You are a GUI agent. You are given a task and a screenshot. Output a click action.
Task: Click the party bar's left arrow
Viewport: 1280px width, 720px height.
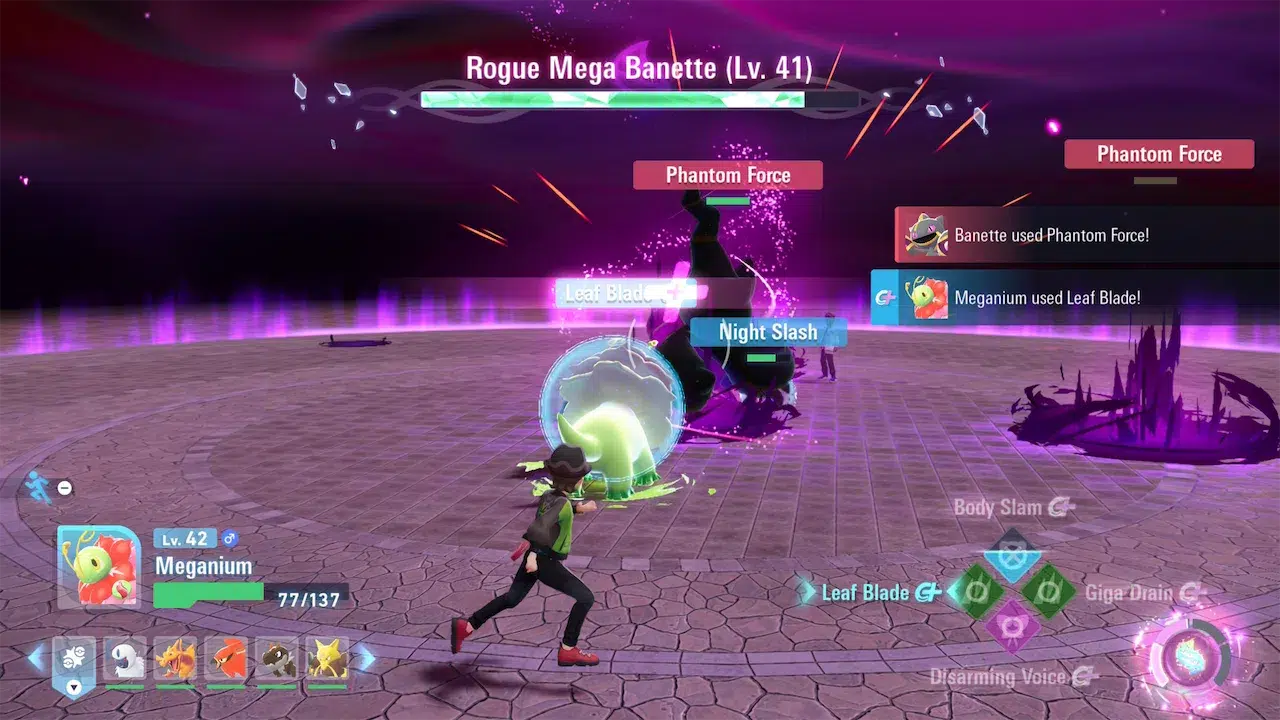click(37, 658)
